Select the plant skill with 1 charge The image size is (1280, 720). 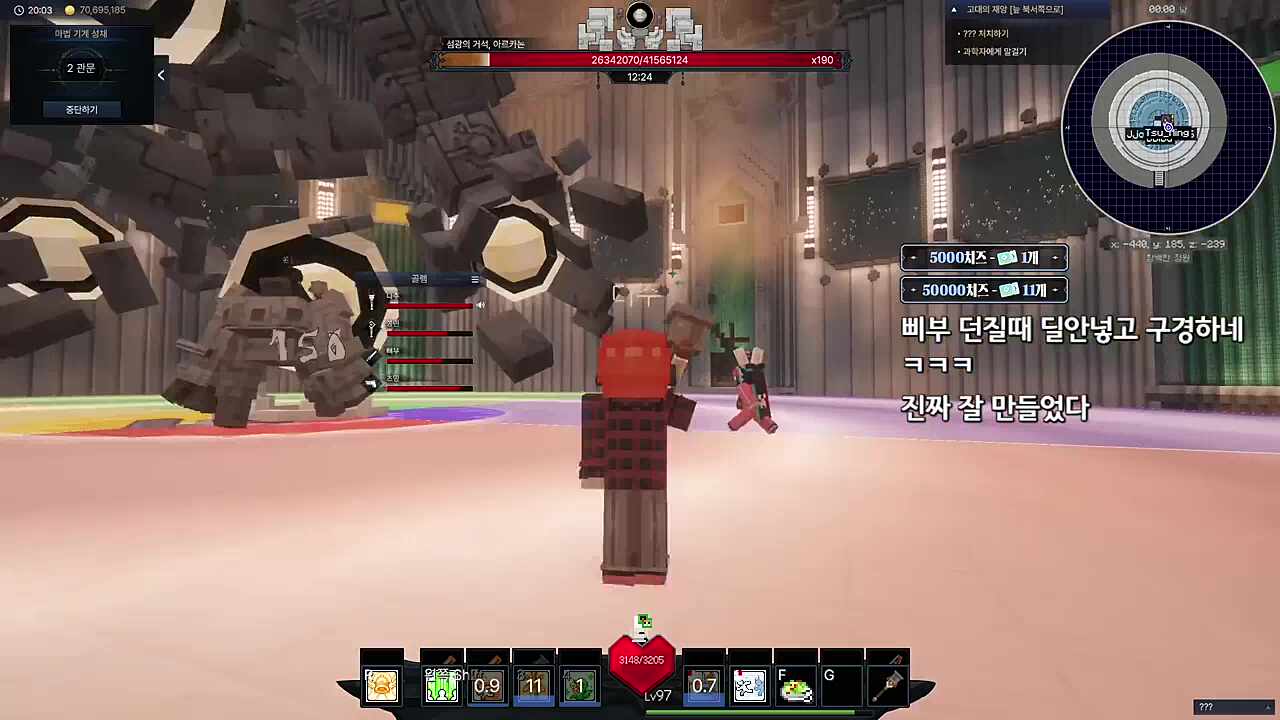point(580,685)
